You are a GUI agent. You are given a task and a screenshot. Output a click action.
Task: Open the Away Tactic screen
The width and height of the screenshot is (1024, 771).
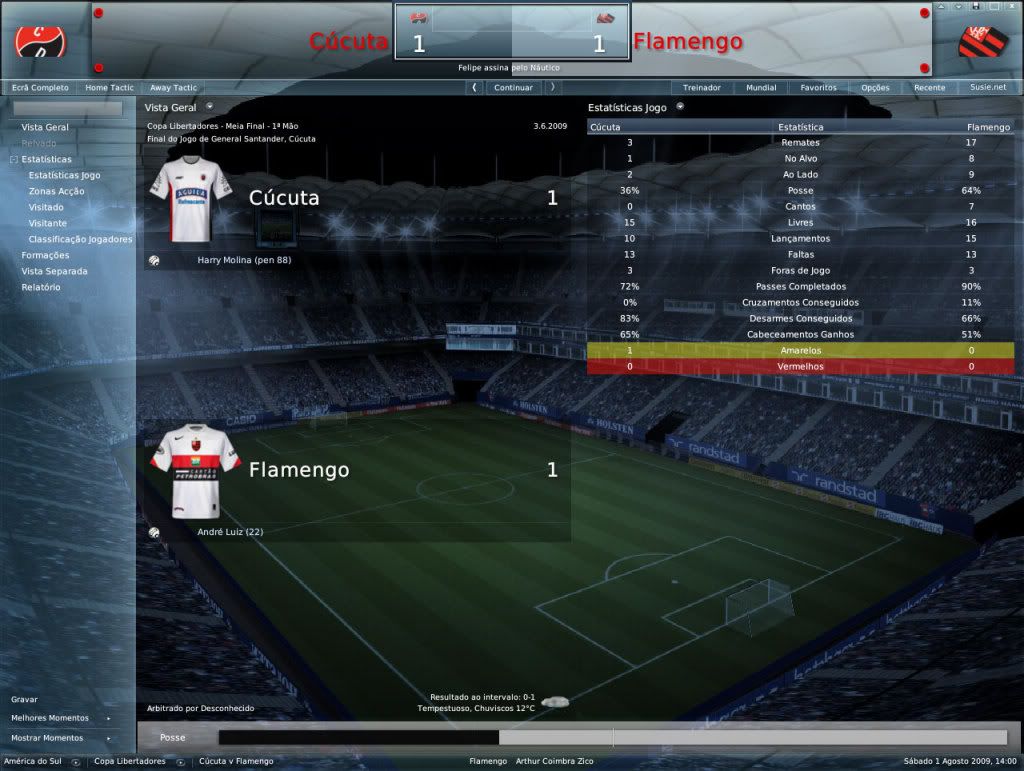(174, 88)
